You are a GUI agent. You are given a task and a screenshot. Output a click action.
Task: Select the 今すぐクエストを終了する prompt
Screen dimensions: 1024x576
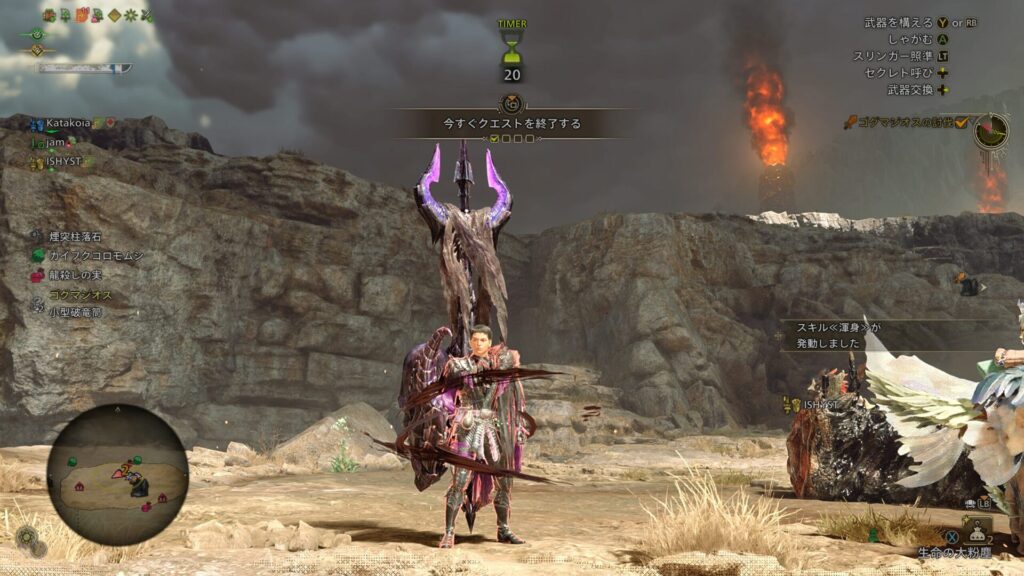point(512,124)
